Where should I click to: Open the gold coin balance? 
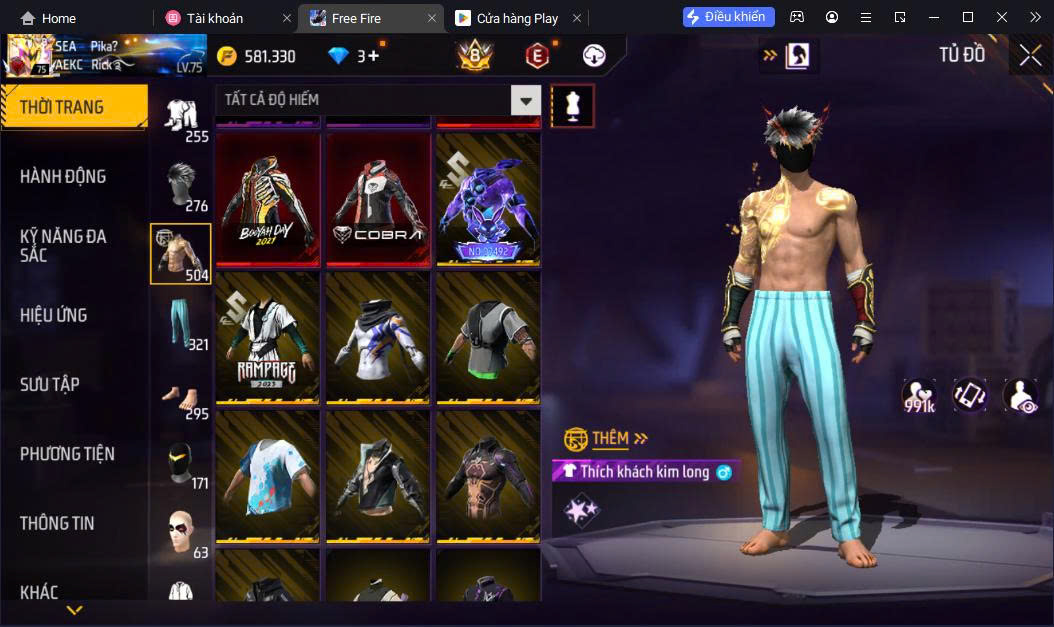258,56
